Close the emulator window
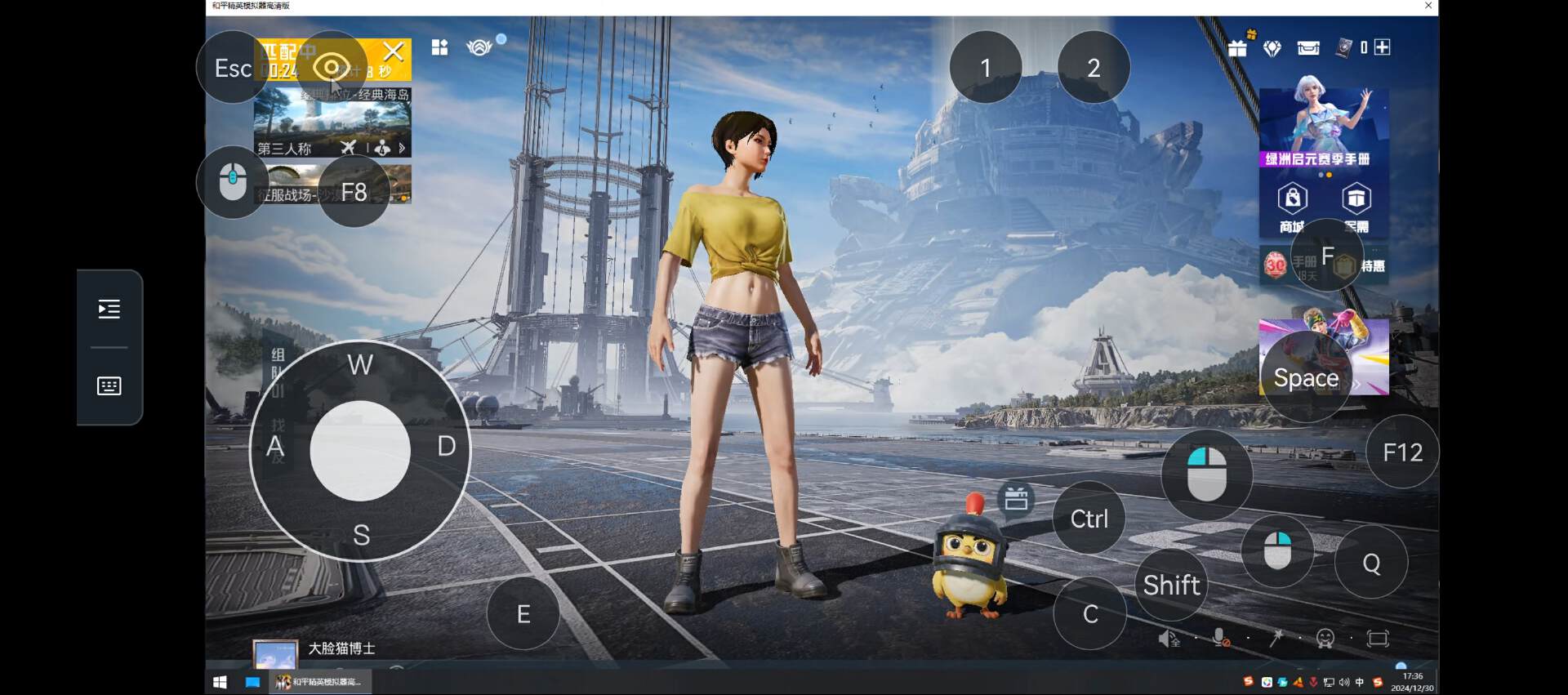The height and width of the screenshot is (695, 1568). tap(1428, 6)
